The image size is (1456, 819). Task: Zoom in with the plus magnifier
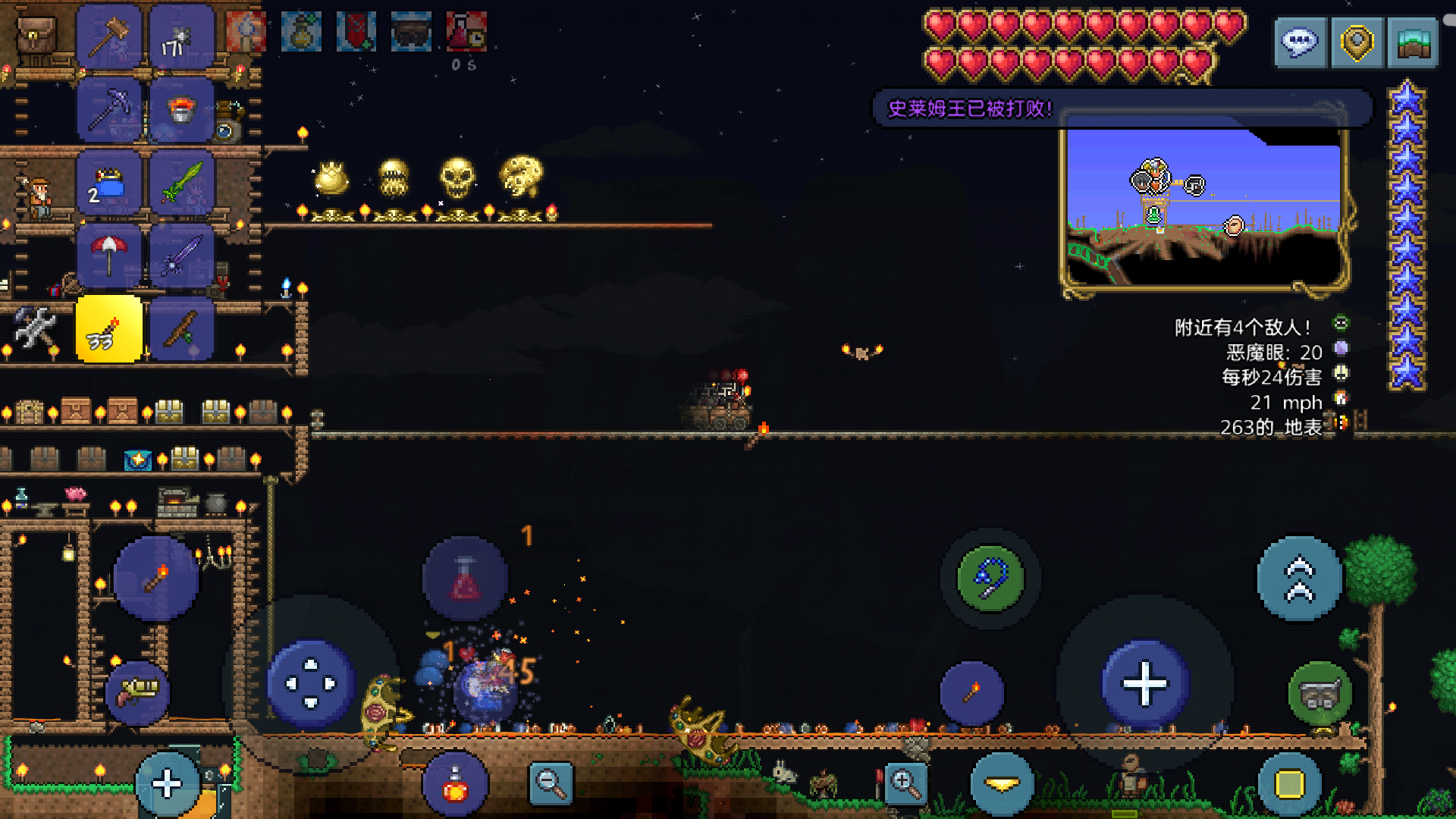coord(905,783)
